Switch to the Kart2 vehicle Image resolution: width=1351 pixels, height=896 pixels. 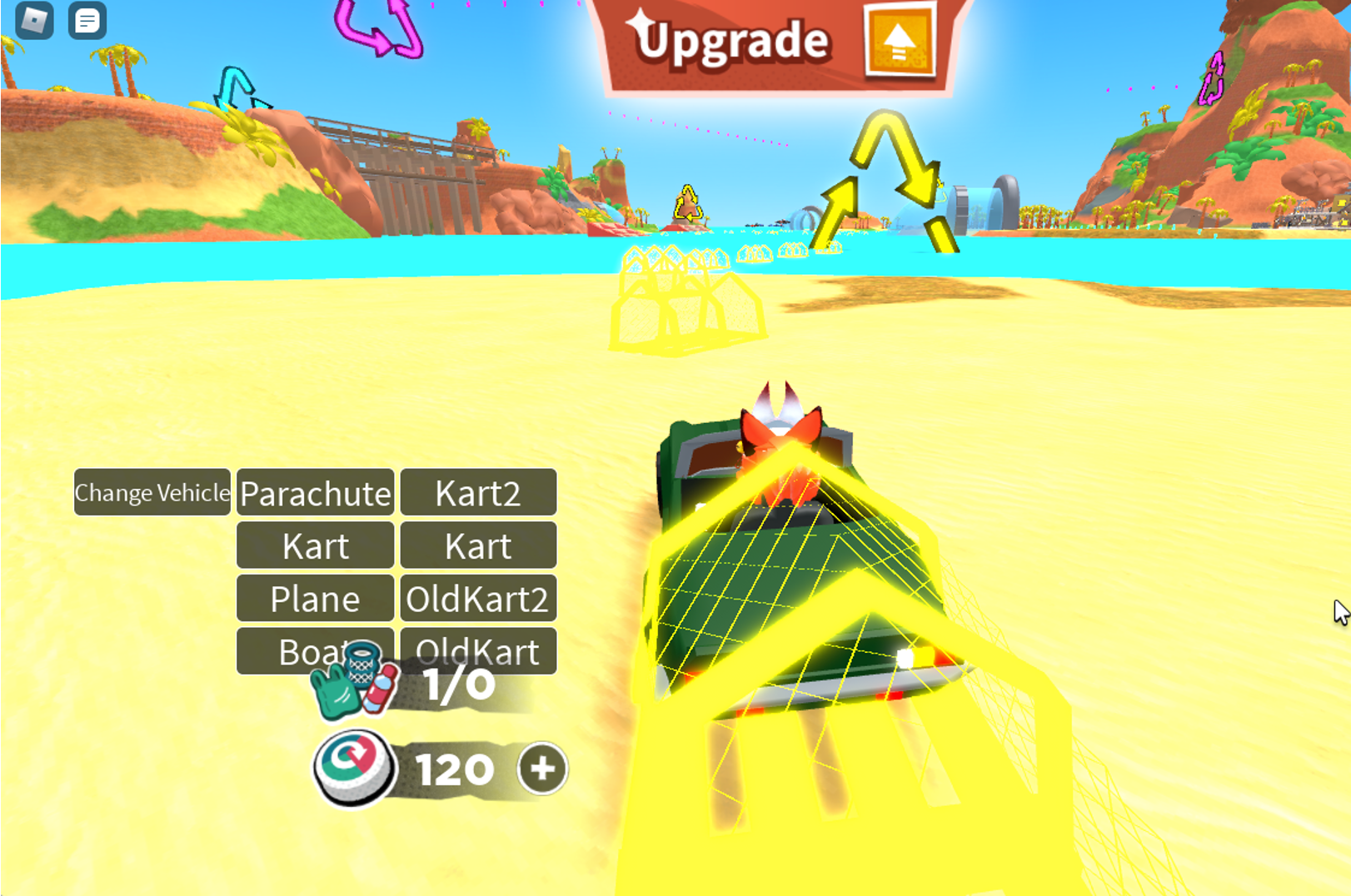click(478, 493)
